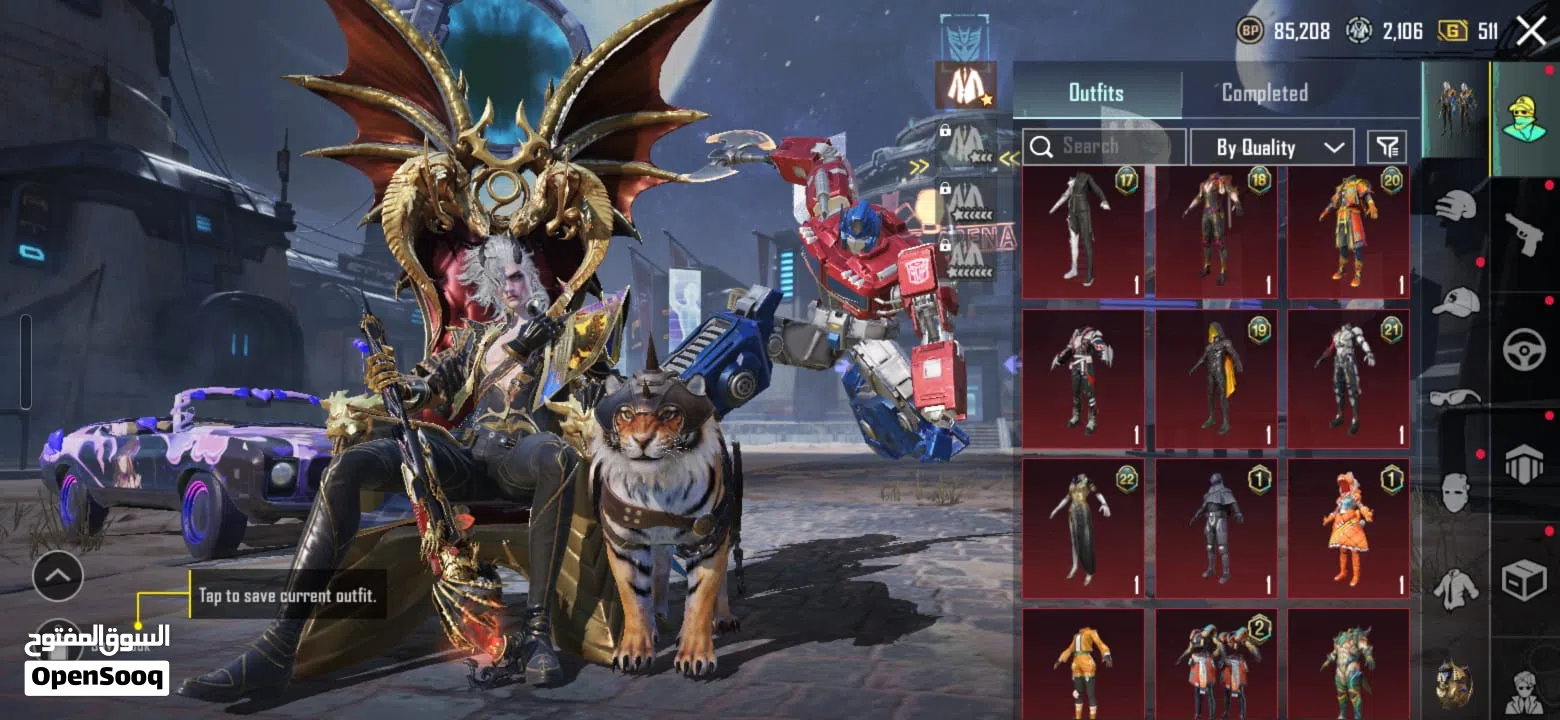Show the glasses category
The height and width of the screenshot is (720, 1560).
1456,398
